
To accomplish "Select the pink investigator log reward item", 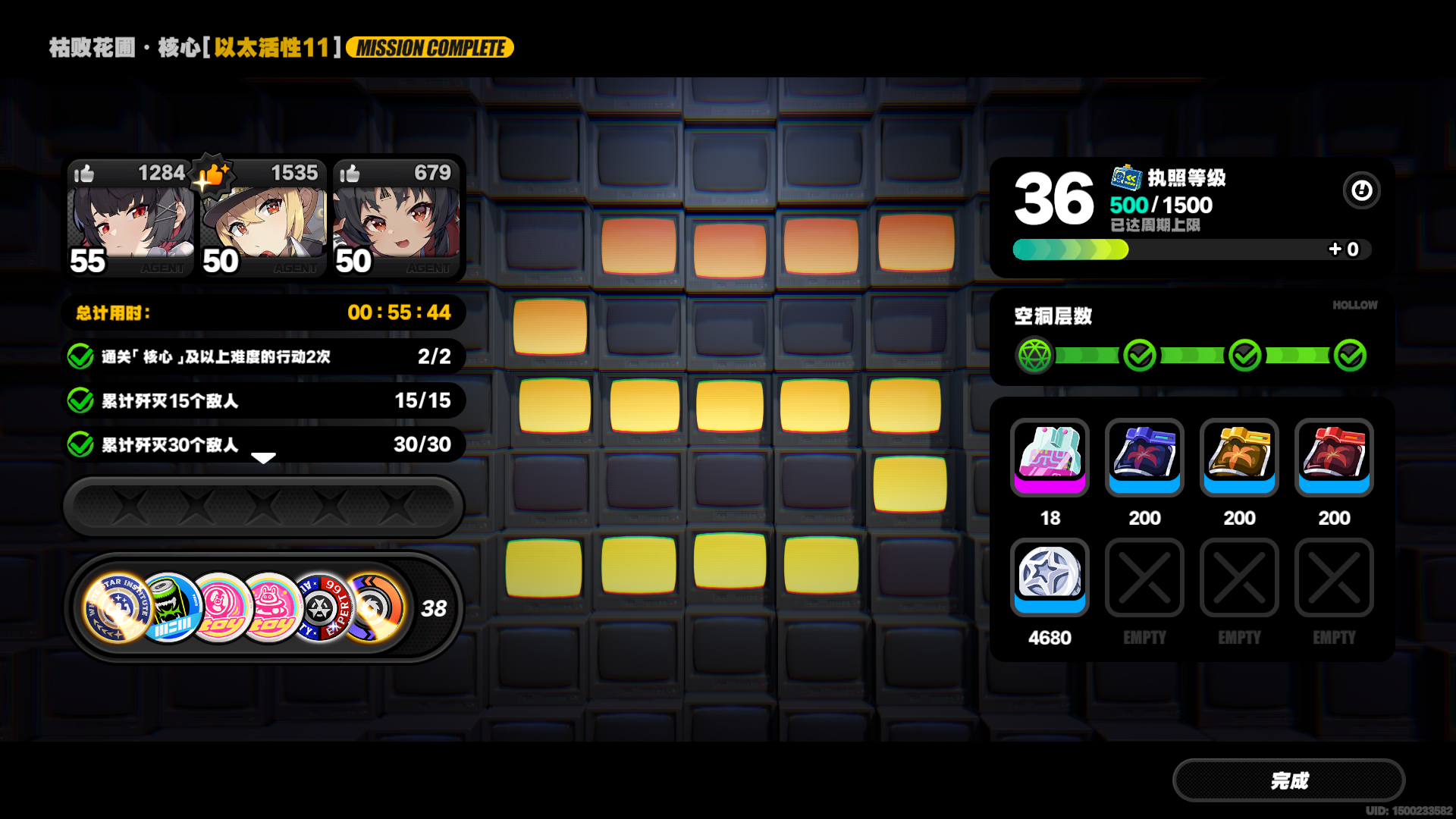I will click(x=1050, y=459).
